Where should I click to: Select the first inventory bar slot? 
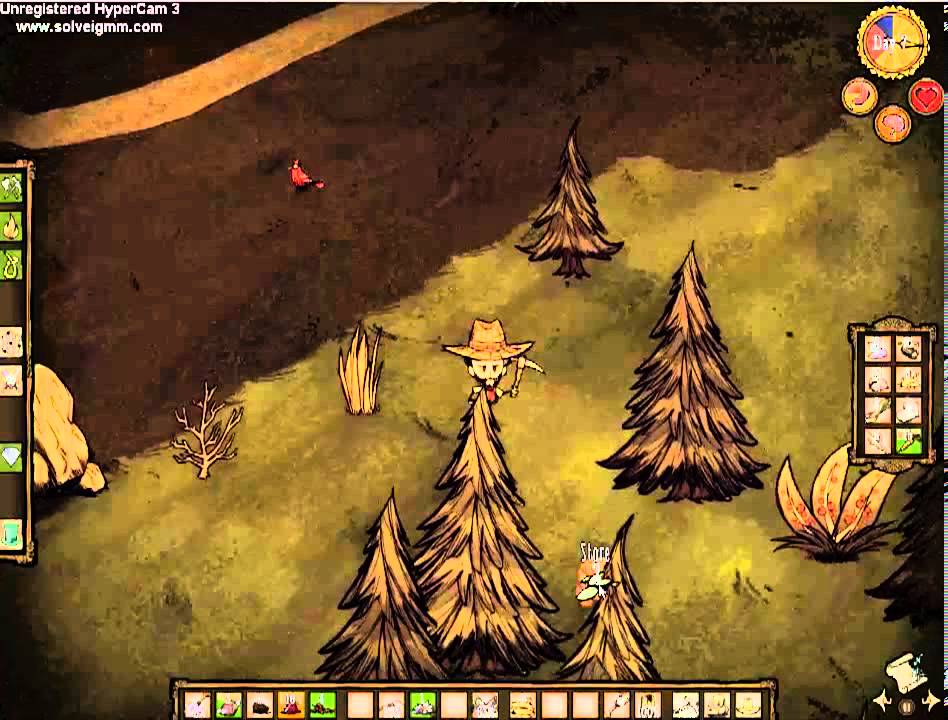tap(198, 705)
